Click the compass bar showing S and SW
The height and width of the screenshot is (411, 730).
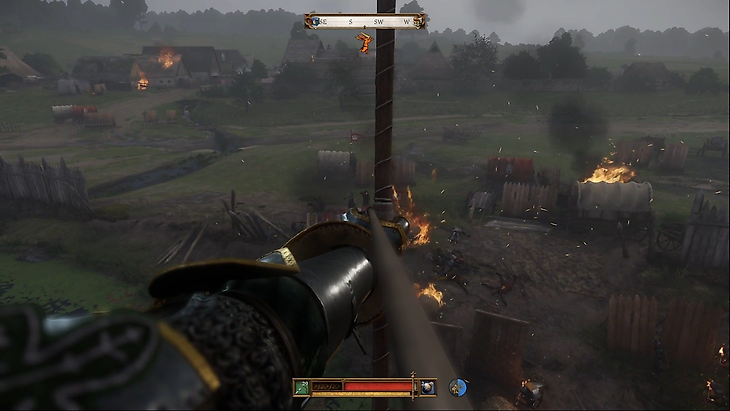click(365, 20)
